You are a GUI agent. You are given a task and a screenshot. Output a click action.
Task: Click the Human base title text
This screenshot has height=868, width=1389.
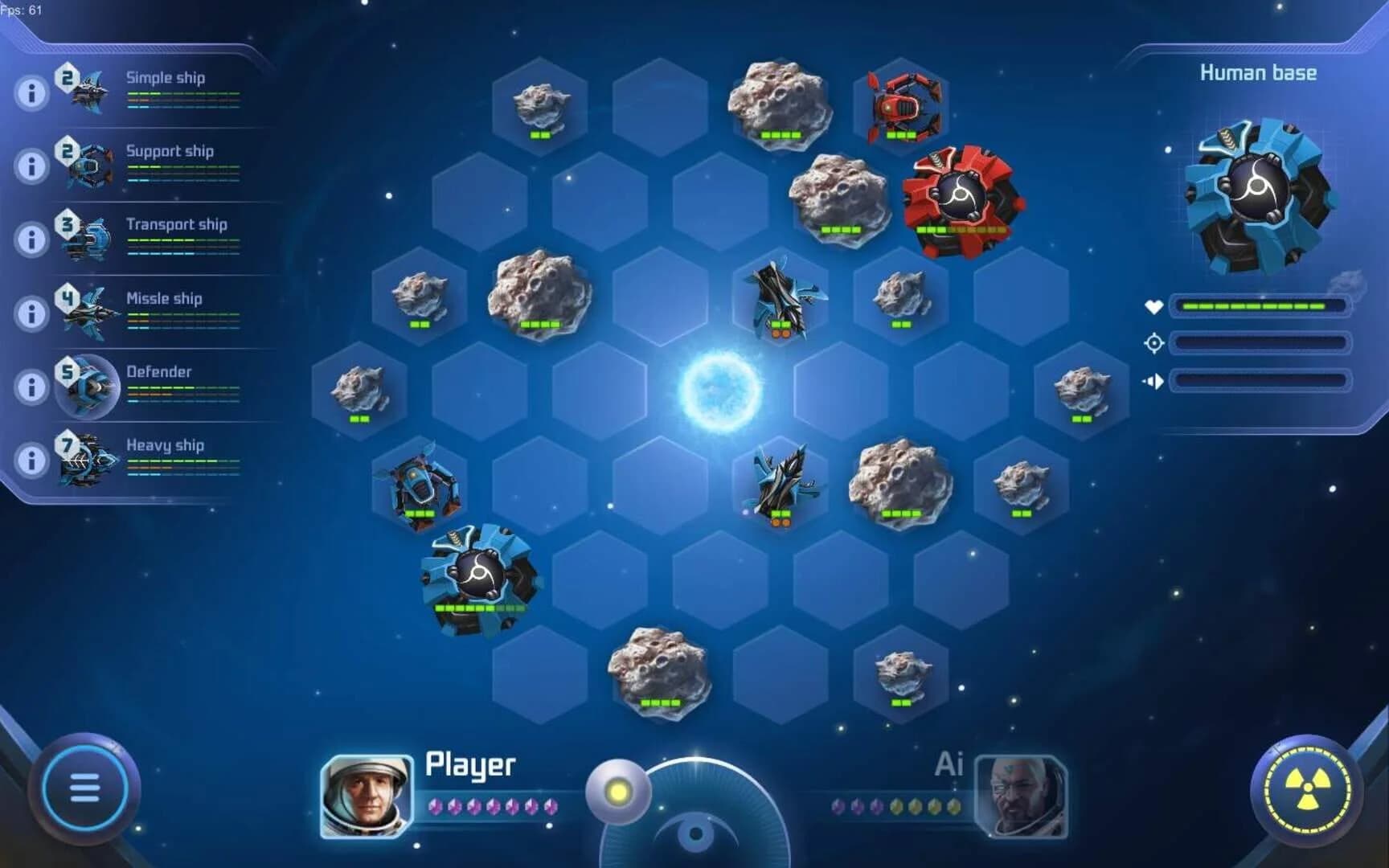(1259, 72)
